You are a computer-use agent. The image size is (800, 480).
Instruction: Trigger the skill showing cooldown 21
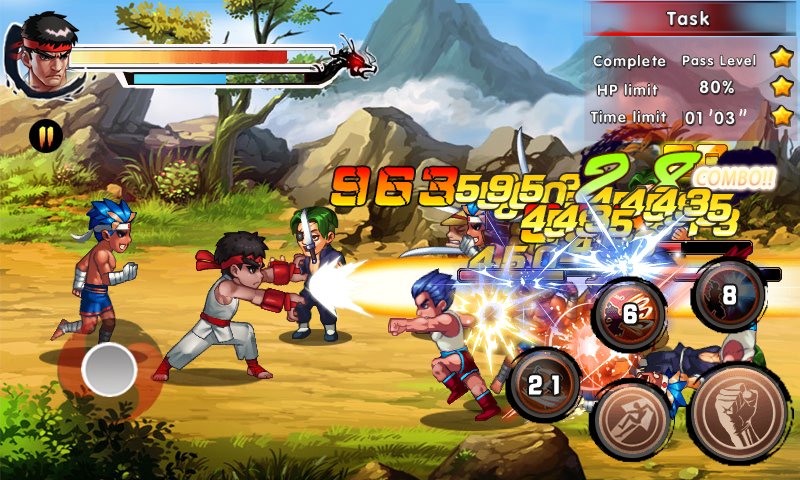[x=544, y=385]
